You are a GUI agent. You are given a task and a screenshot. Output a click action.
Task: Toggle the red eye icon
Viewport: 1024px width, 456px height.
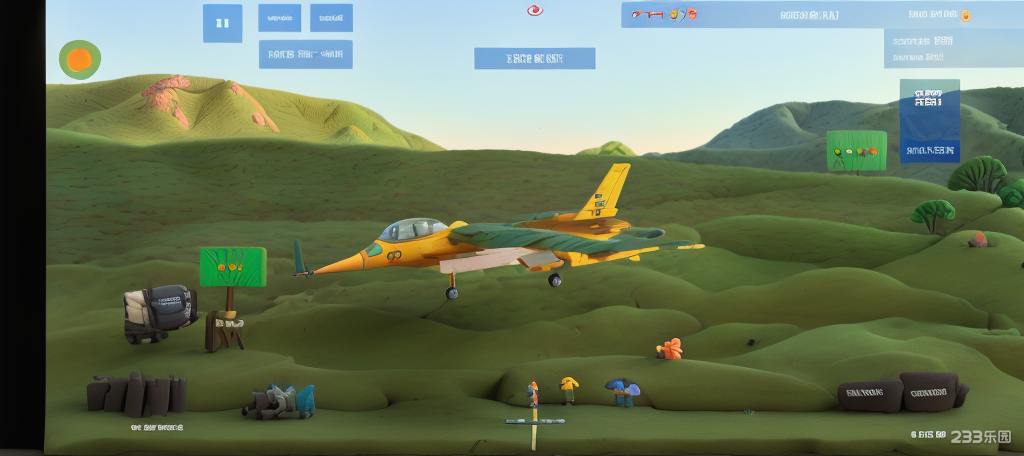tap(535, 11)
